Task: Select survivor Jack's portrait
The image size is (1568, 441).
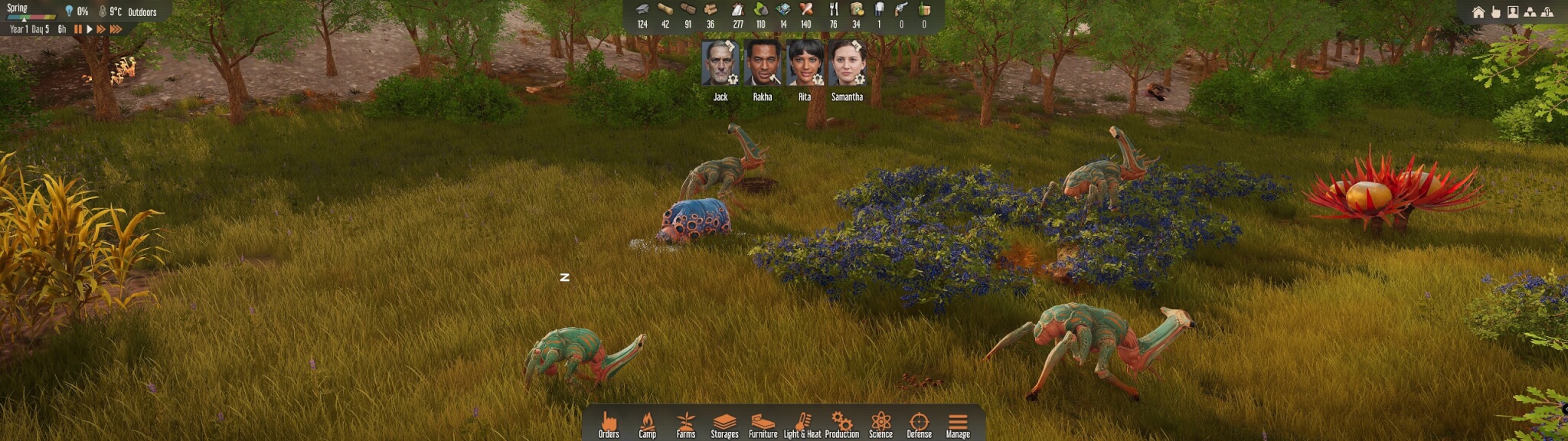Action: tap(720, 64)
